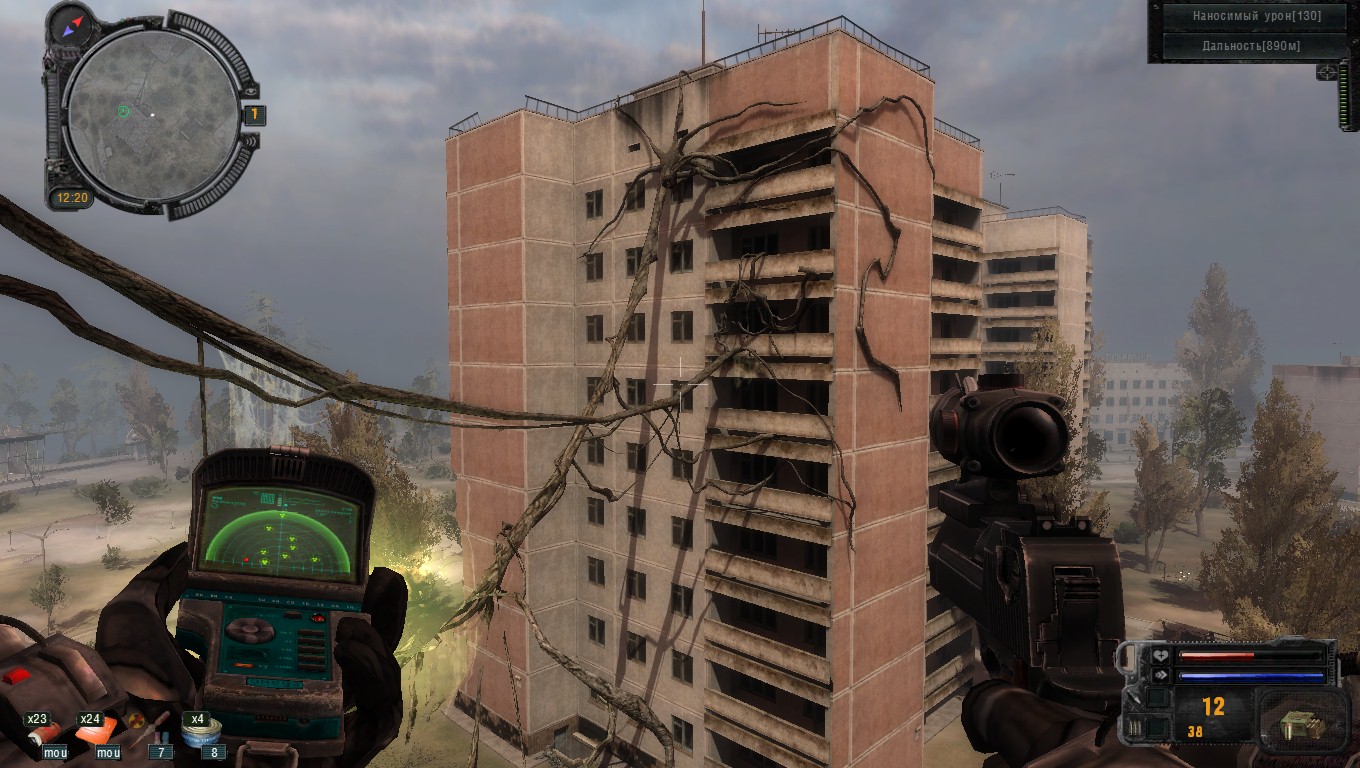
Task: Toggle the right chevron beside the minimap
Action: (x=251, y=142)
